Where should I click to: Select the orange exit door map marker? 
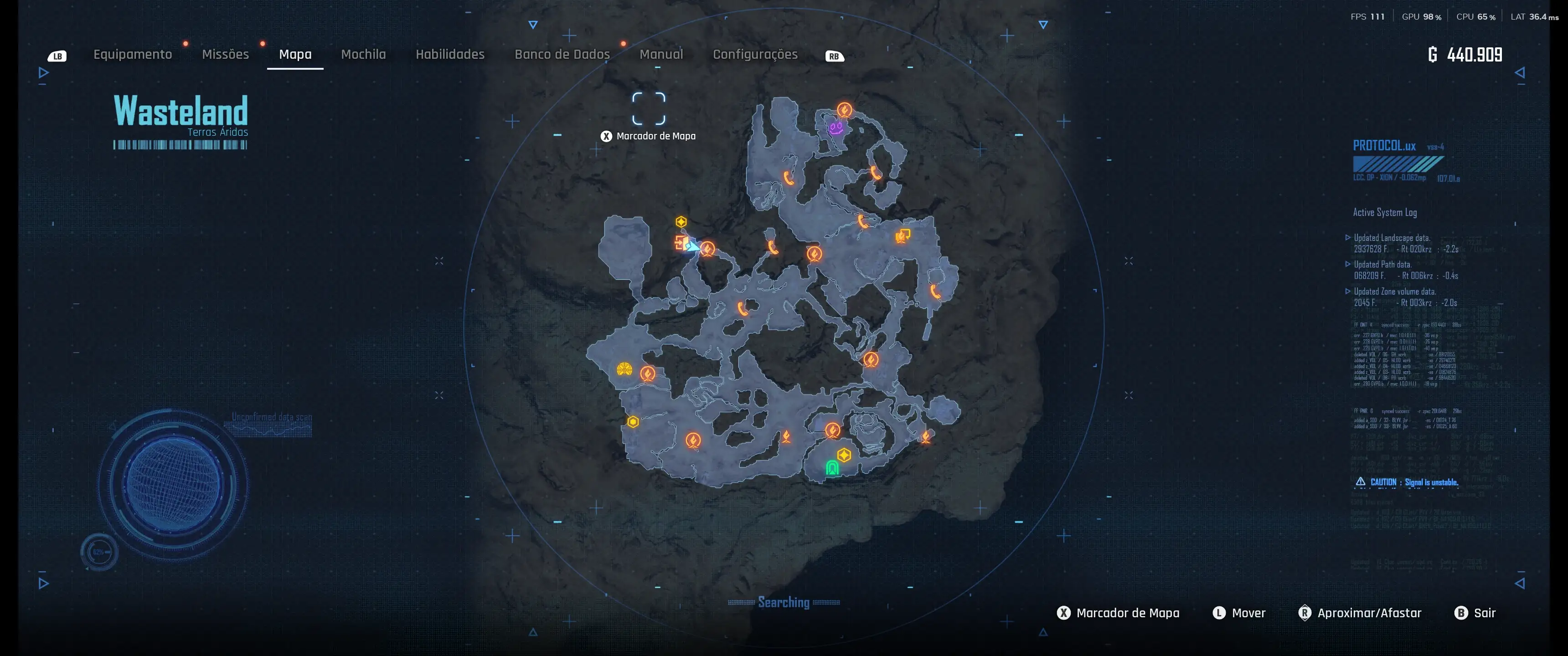coord(680,242)
